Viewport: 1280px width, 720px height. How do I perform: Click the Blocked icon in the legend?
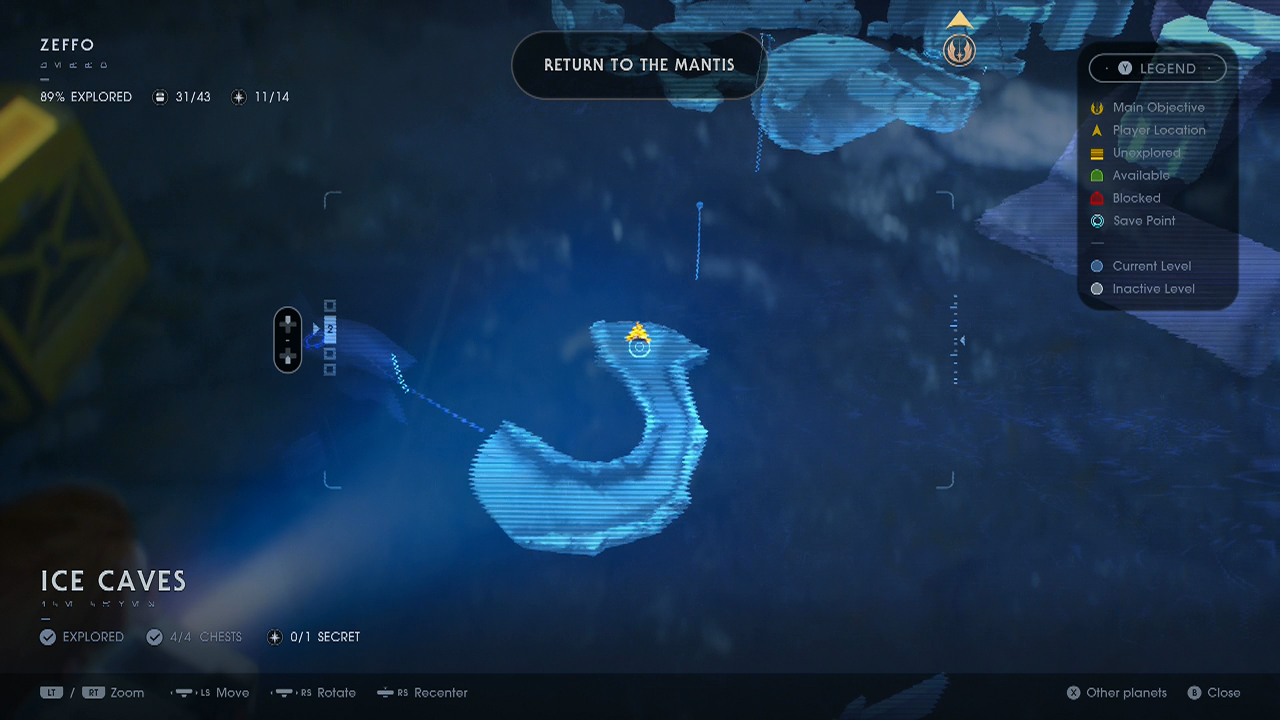pyautogui.click(x=1097, y=198)
